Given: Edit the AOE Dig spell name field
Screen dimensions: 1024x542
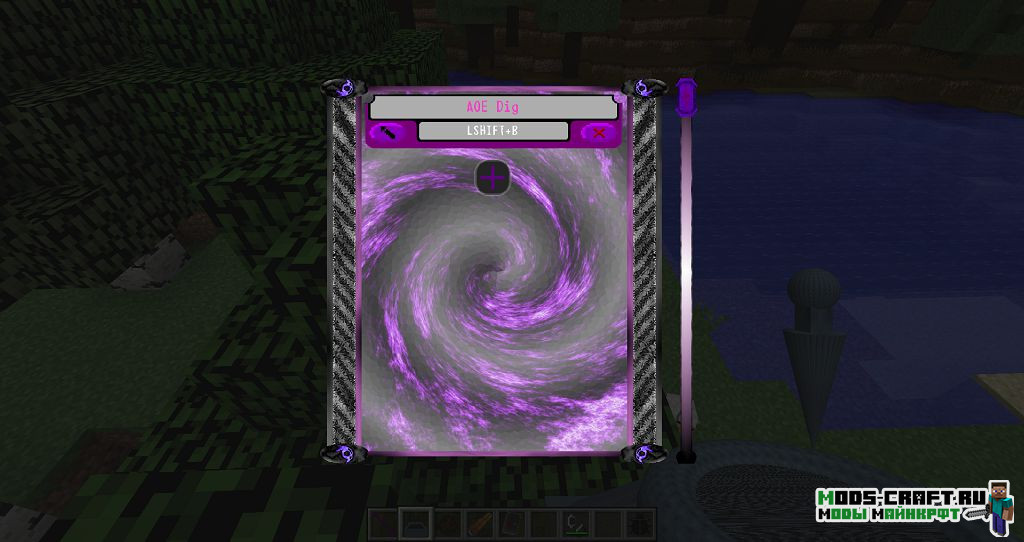Looking at the screenshot, I should point(493,107).
